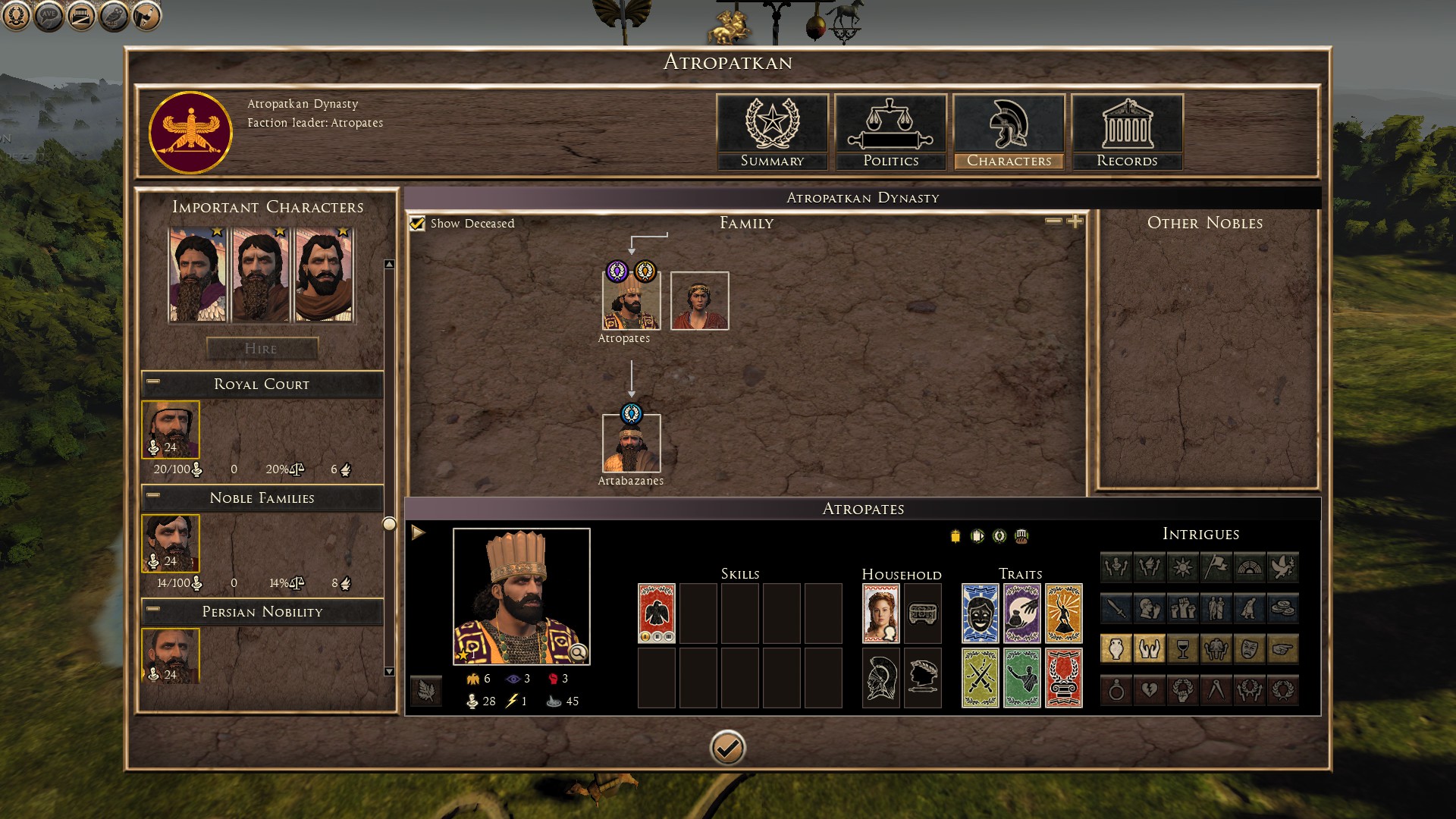The width and height of the screenshot is (1456, 819).
Task: Open the Records tab
Action: [x=1127, y=132]
